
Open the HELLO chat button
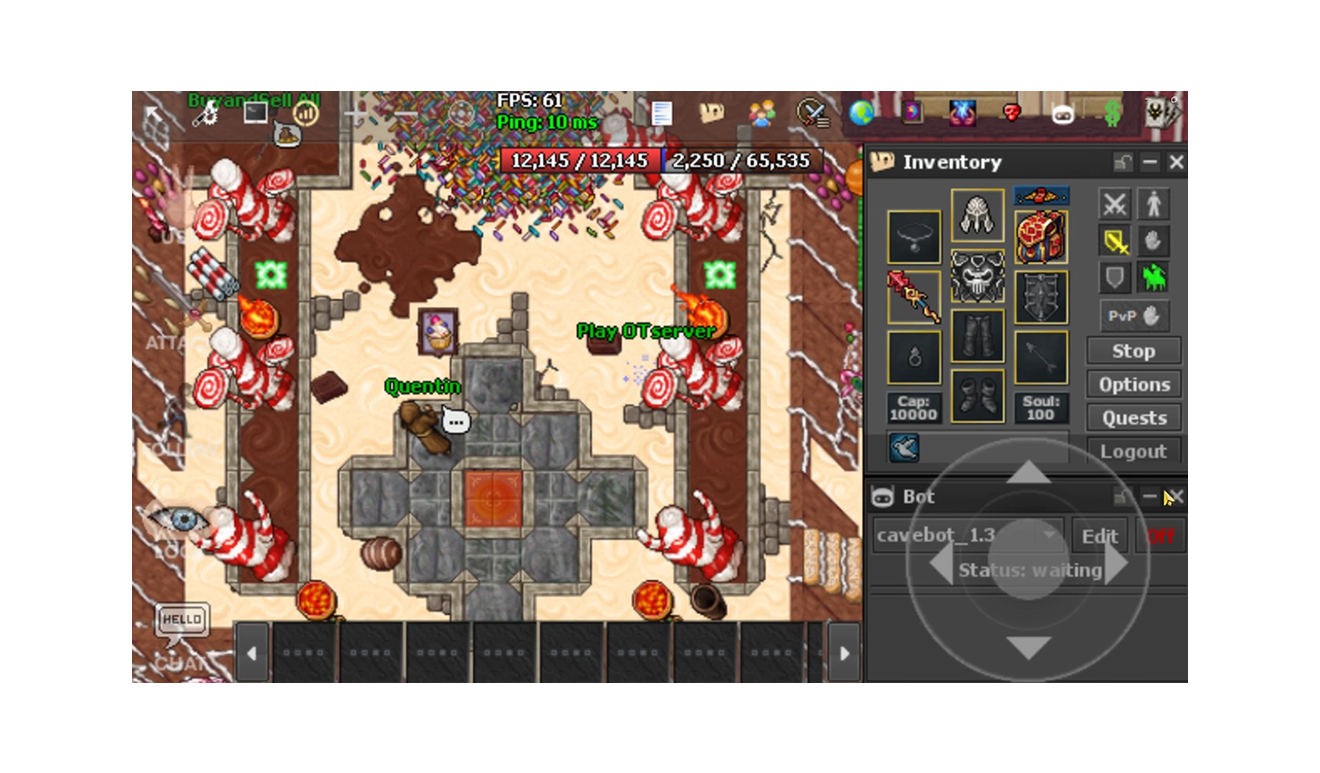pyautogui.click(x=182, y=620)
